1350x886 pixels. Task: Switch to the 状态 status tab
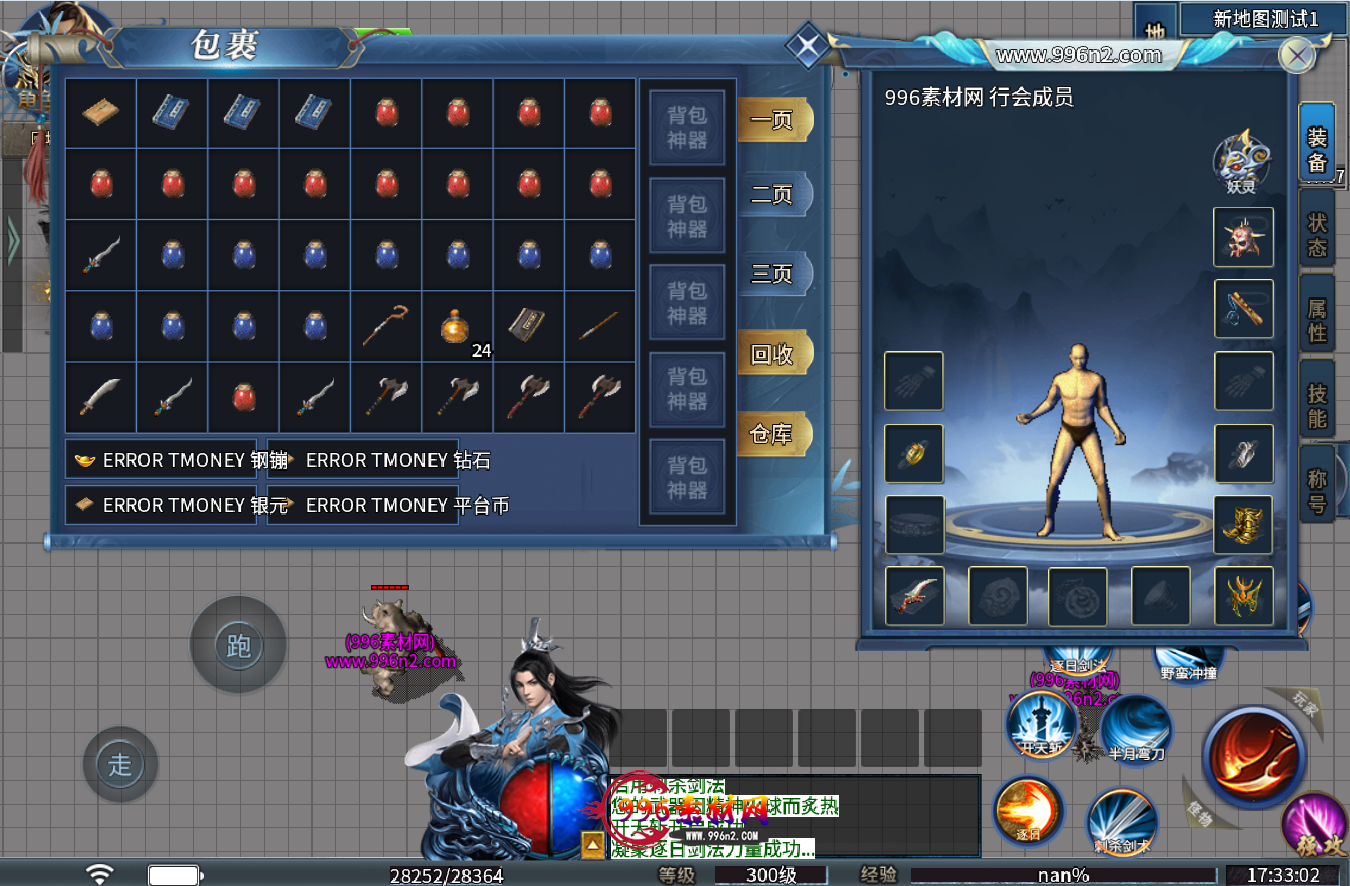click(x=1317, y=235)
